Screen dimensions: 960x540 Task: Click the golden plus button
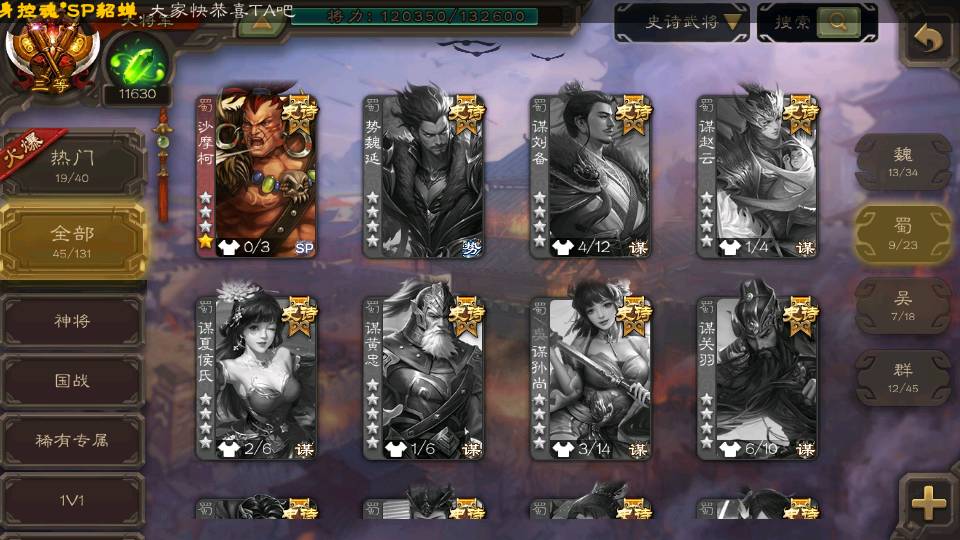tap(929, 503)
